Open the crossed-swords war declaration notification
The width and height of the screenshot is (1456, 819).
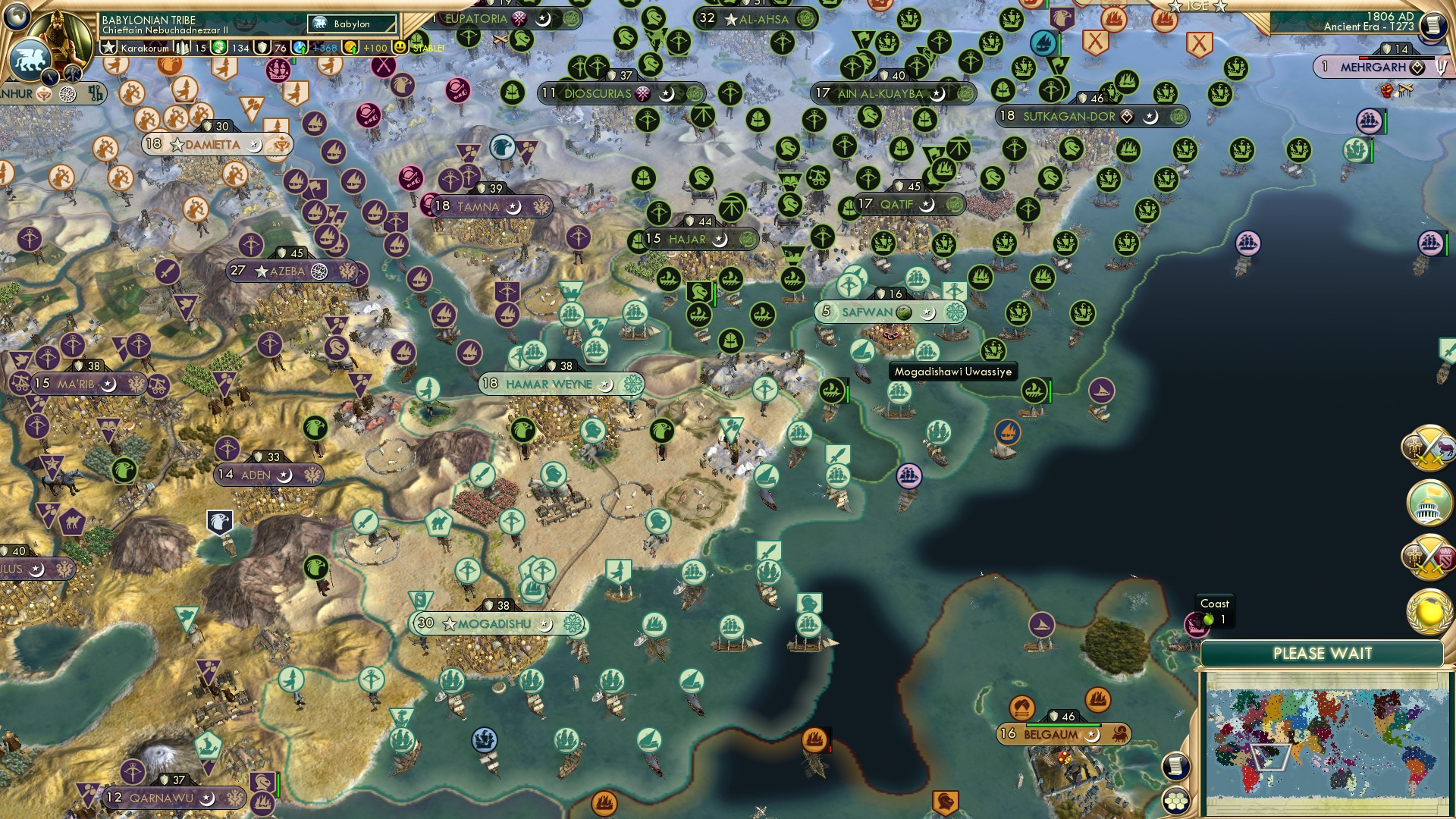[1430, 448]
